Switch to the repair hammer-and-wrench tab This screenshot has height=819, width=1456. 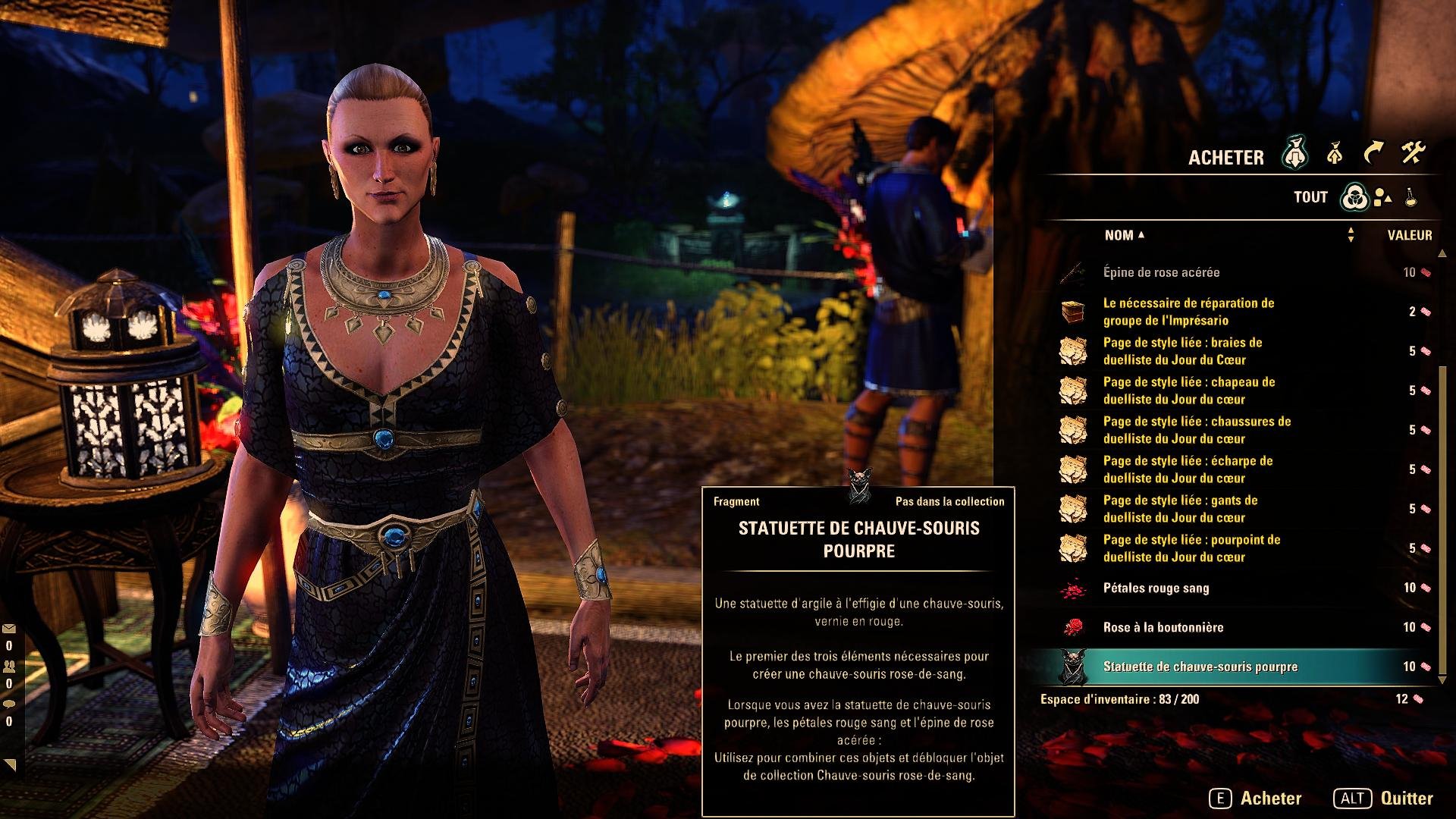[x=1413, y=155]
